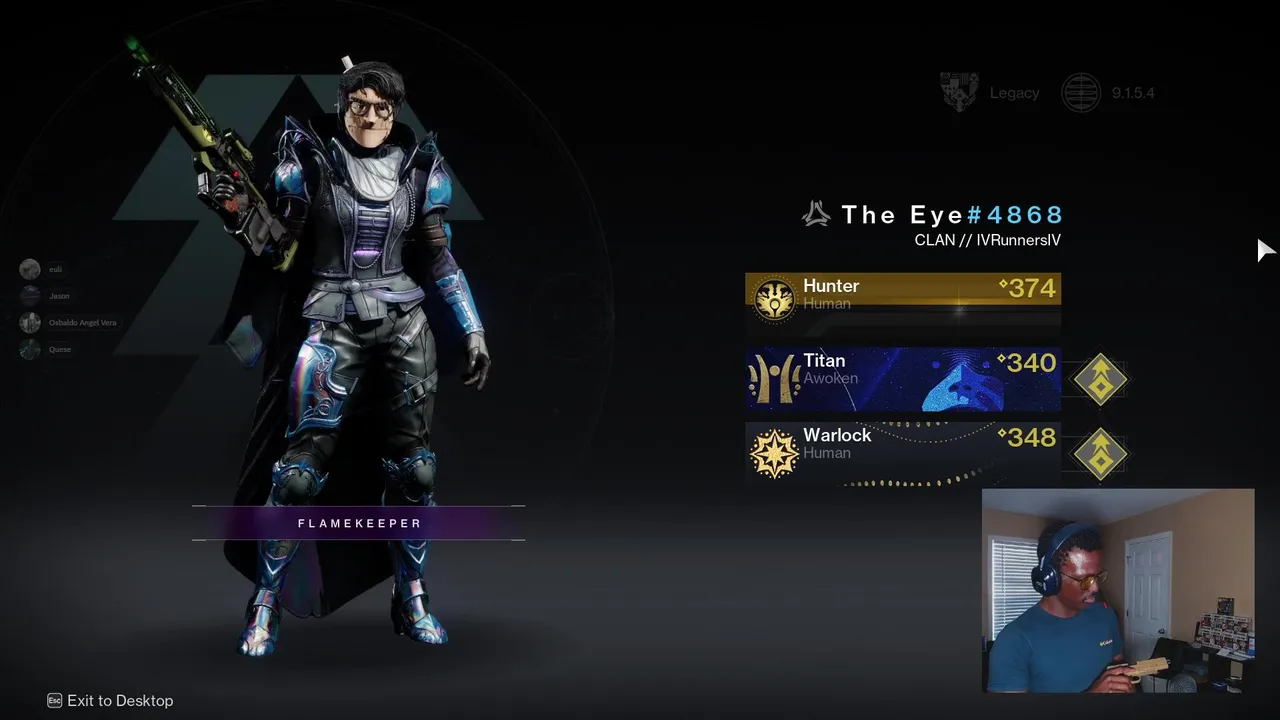Click the webcam overlay thumbnail
Screen dimensions: 1280x720
pos(1118,591)
